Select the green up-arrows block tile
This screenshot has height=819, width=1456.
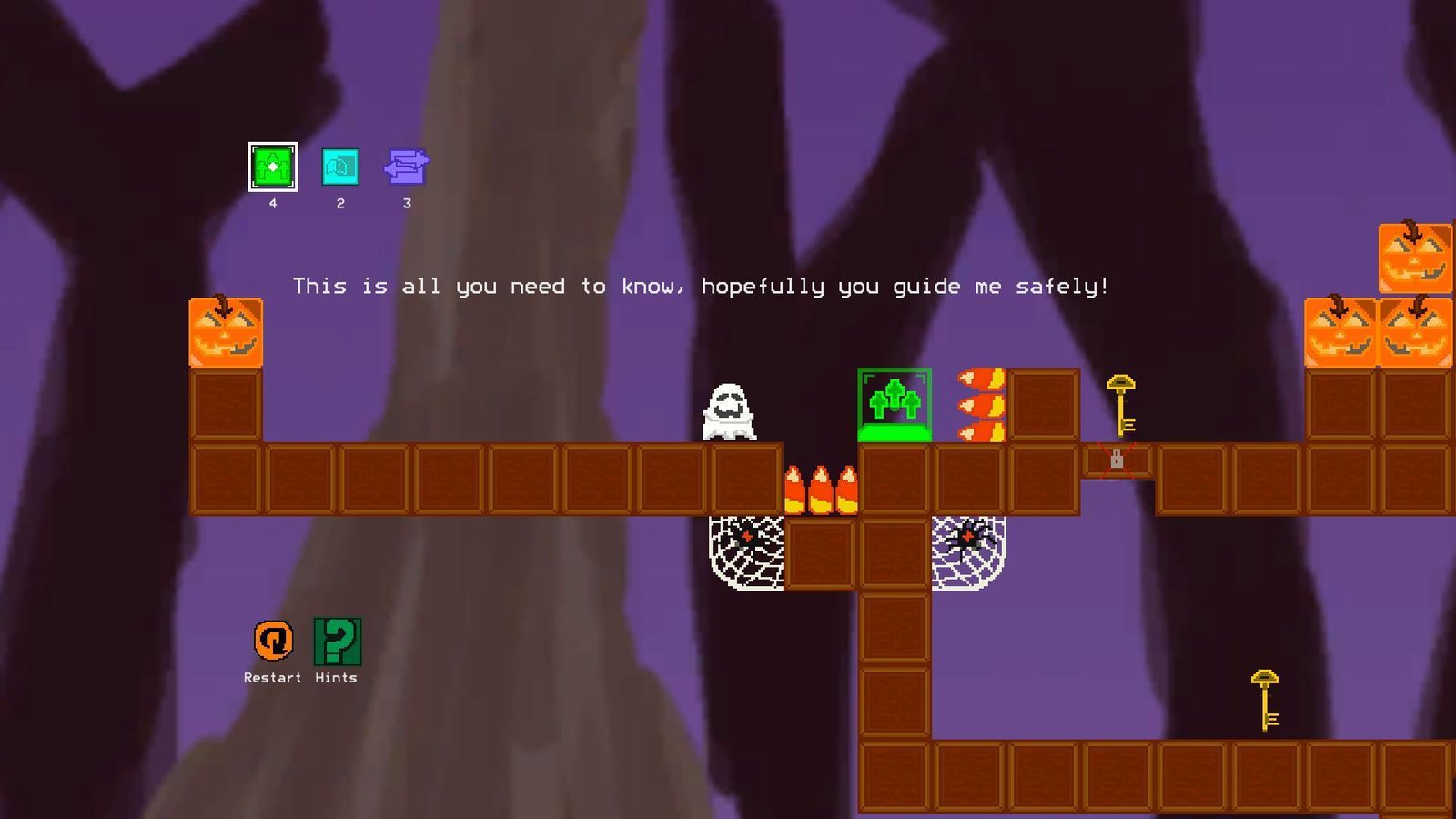click(272, 167)
